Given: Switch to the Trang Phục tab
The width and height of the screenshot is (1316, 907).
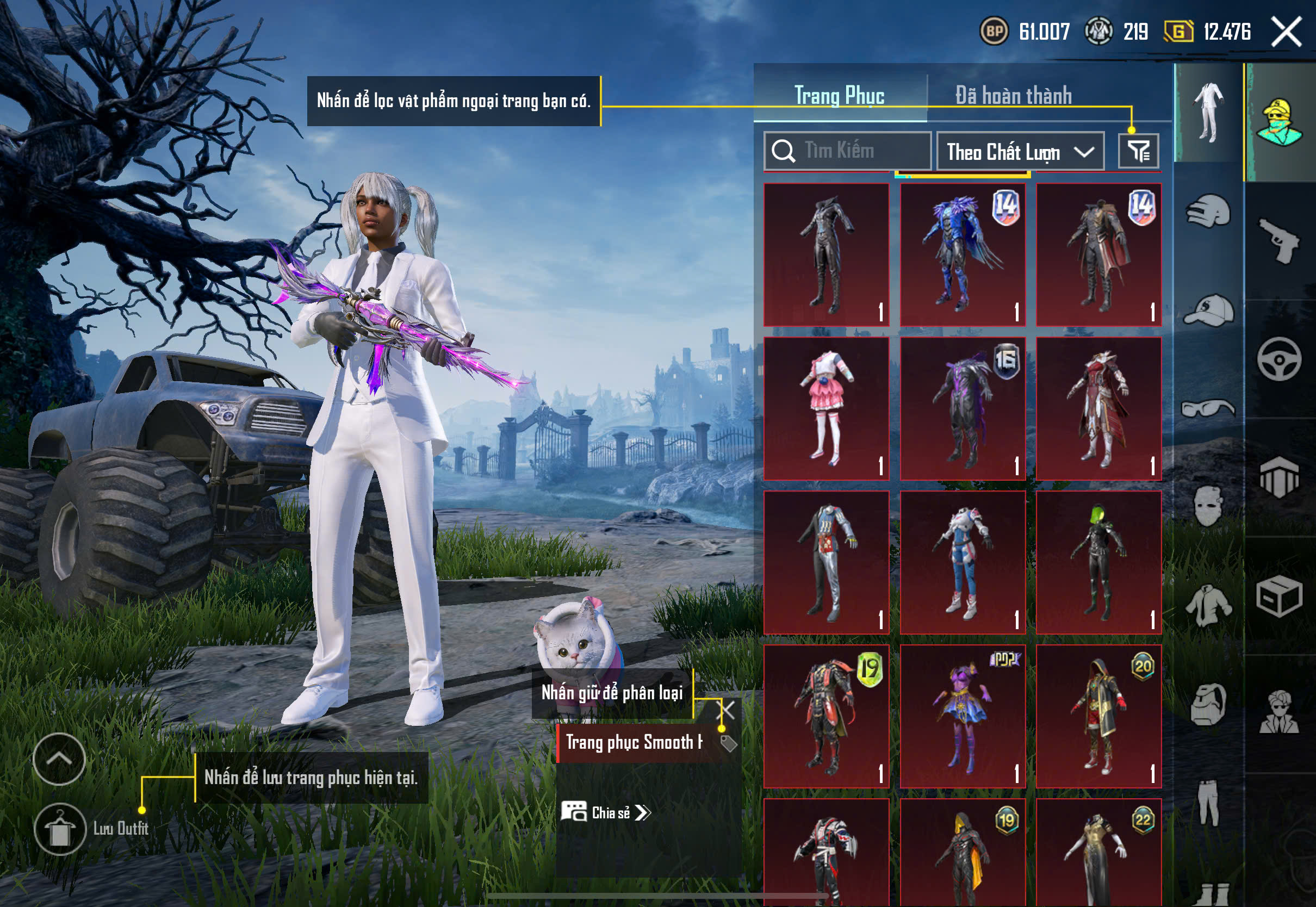Looking at the screenshot, I should click(x=839, y=95).
